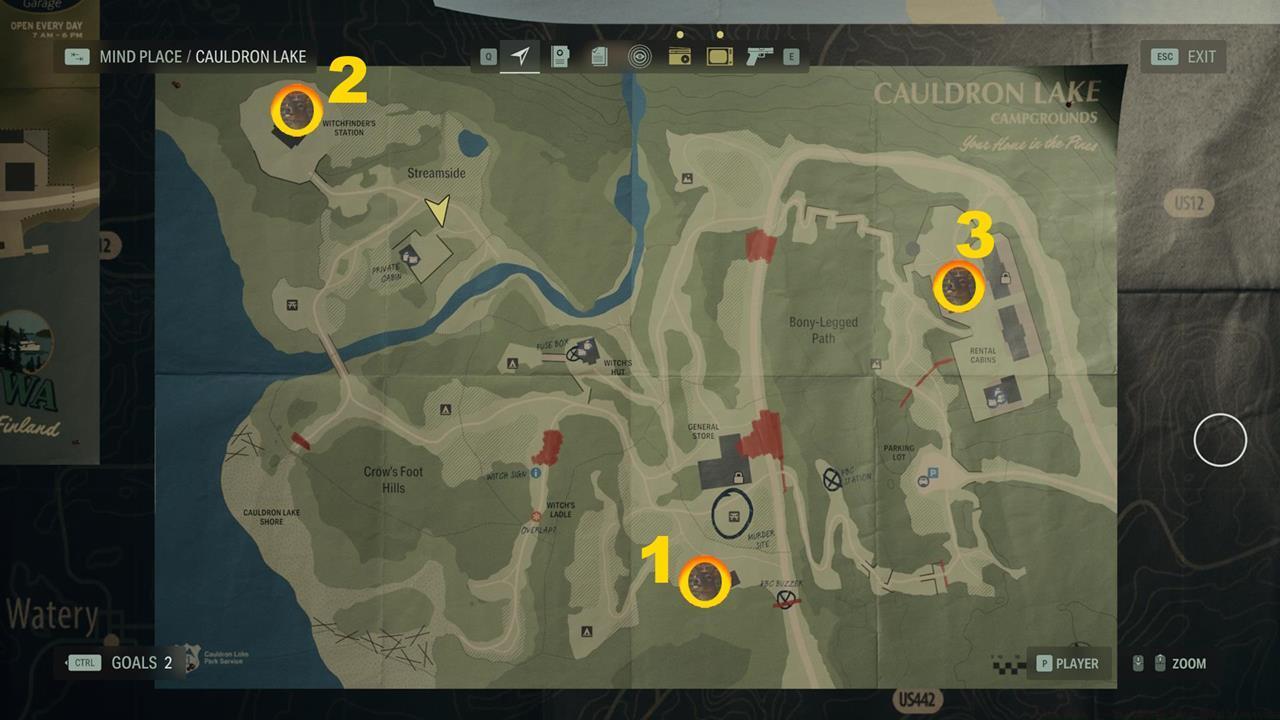Open the Case Board device icon
Image resolution: width=1280 pixels, height=720 pixels.
click(560, 57)
